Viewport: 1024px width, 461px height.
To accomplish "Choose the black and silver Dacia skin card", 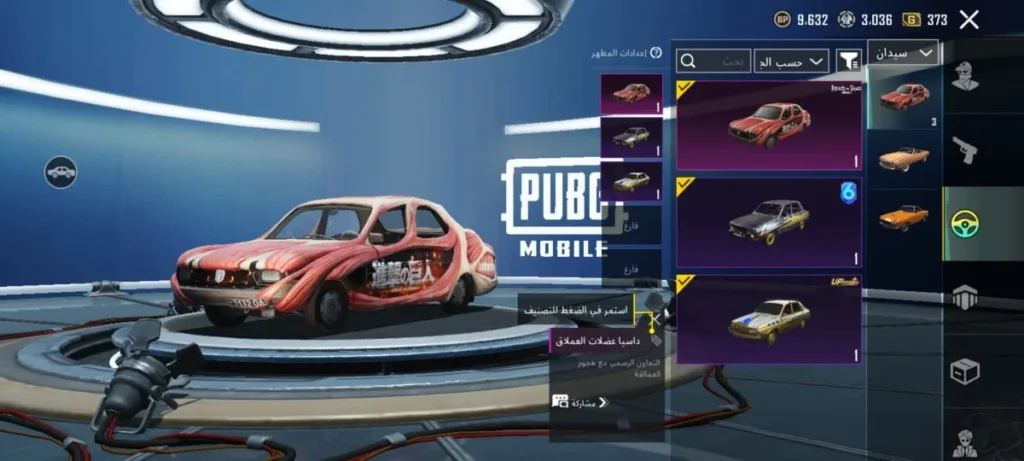I will click(768, 221).
